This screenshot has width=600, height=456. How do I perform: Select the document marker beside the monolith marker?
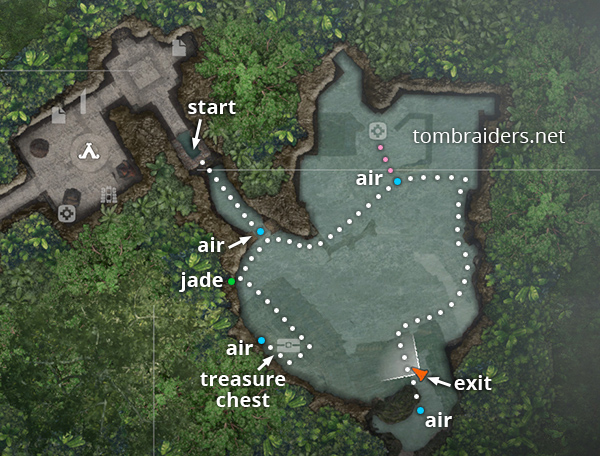pos(59,116)
